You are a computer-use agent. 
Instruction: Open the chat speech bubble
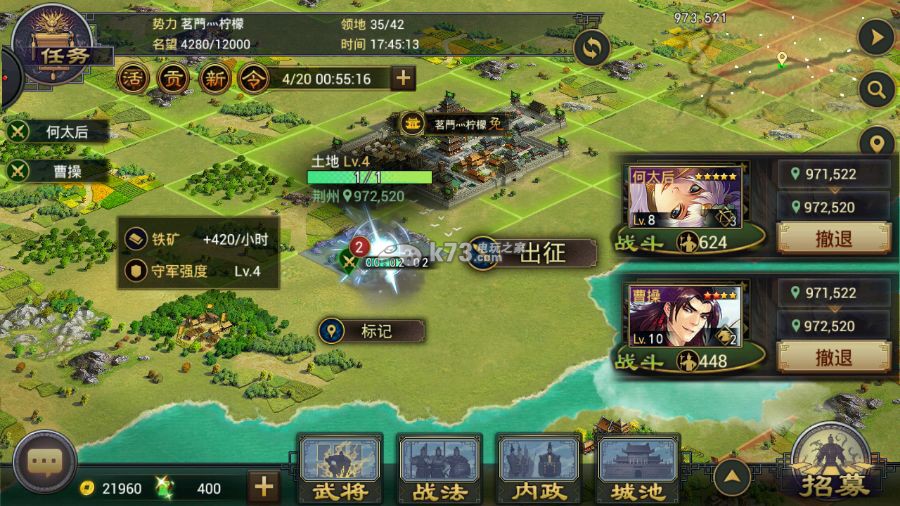pos(45,463)
